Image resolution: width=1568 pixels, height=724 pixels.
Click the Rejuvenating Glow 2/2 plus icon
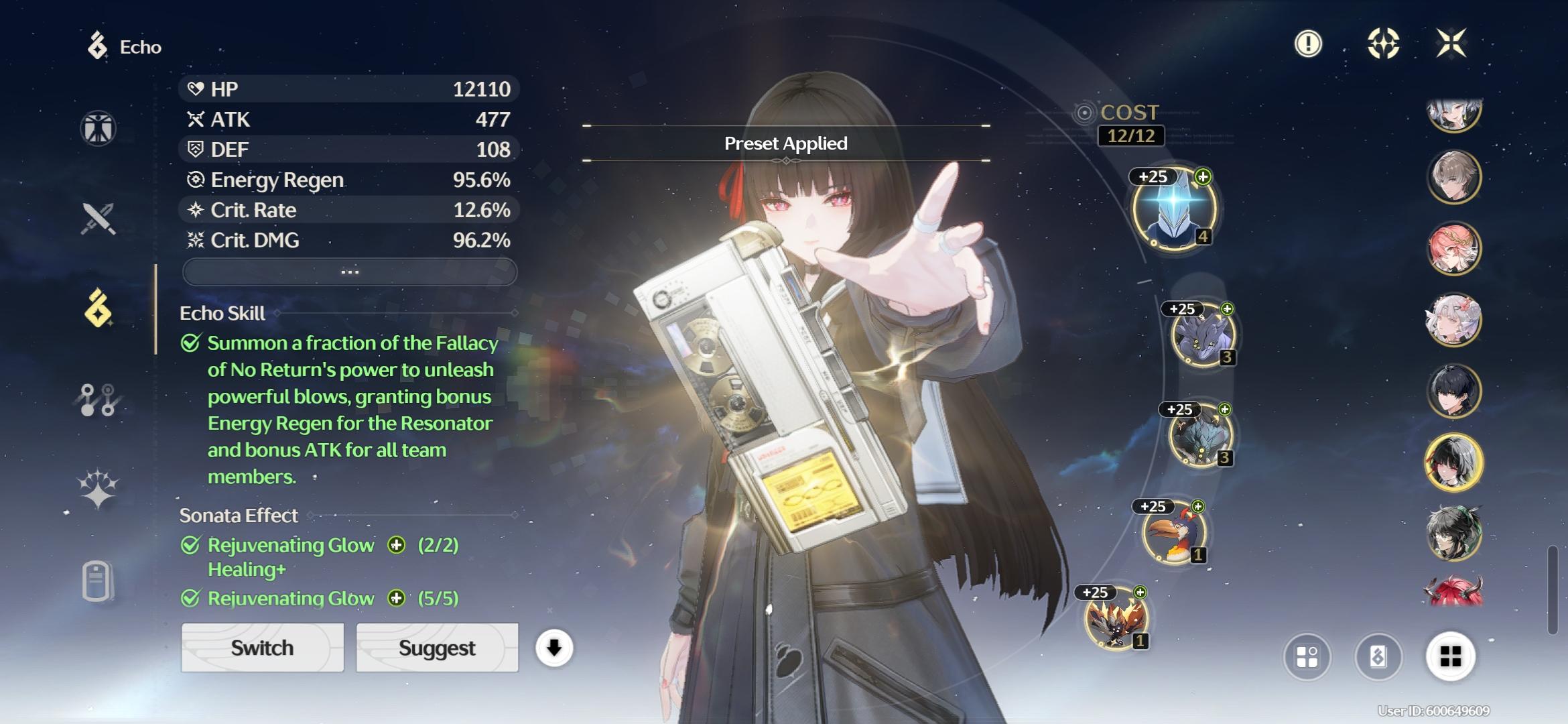tap(397, 545)
